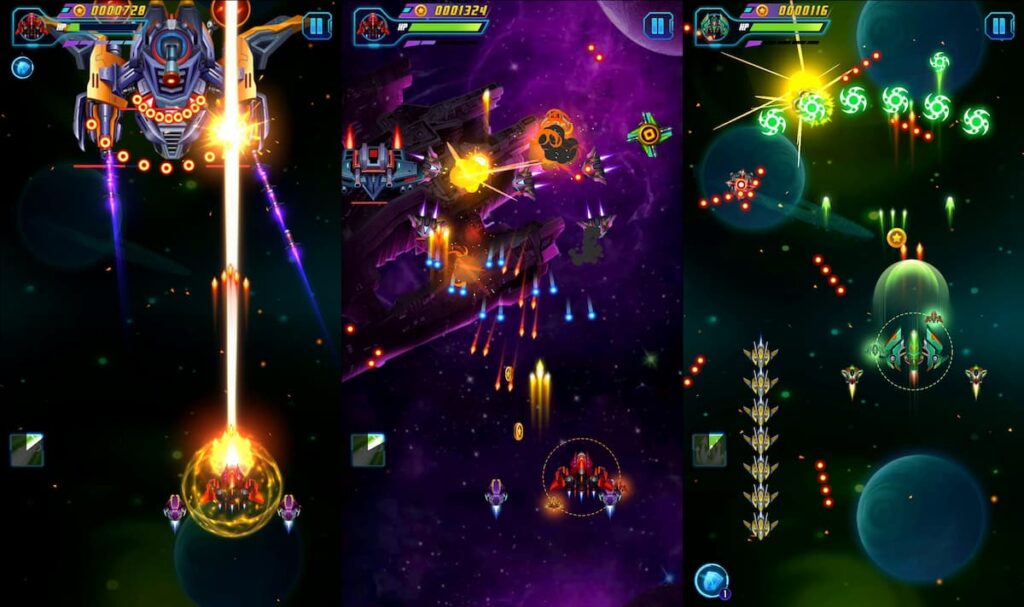Click the blue gem icon without a counter

coord(22,68)
